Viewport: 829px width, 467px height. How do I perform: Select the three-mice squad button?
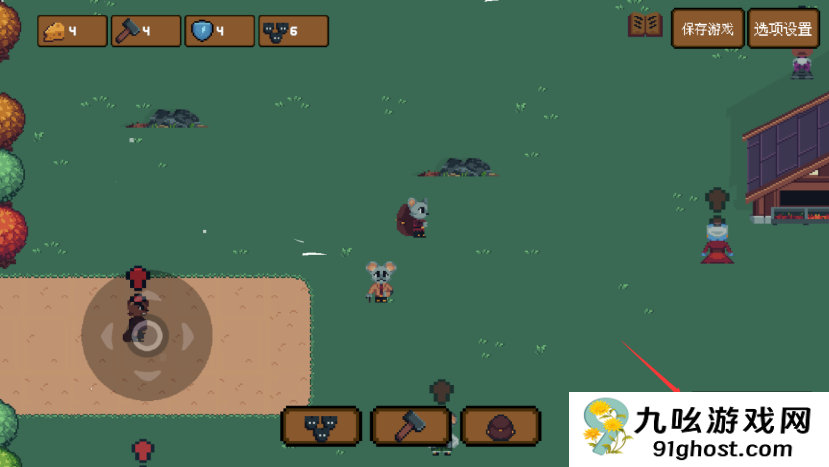(x=320, y=427)
